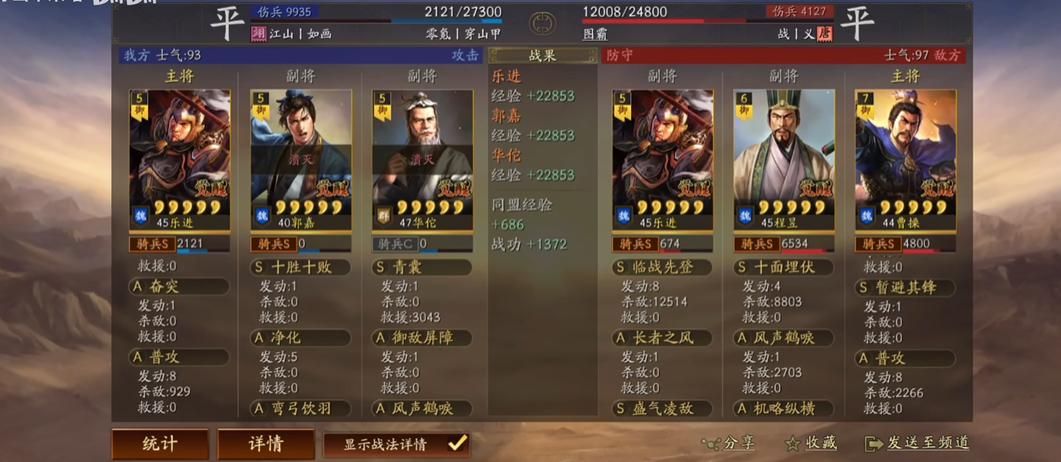View the 临战先登 tactic
This screenshot has height=462, width=1061.
pos(662,268)
